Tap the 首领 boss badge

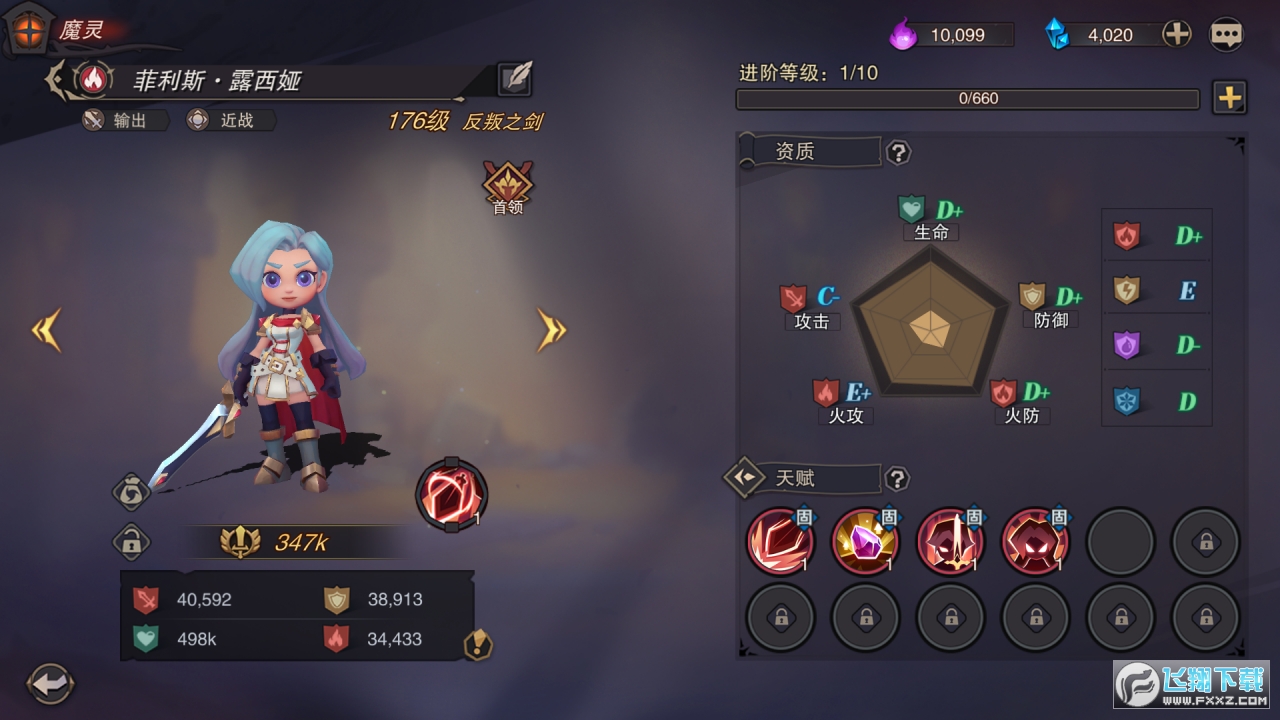click(508, 187)
